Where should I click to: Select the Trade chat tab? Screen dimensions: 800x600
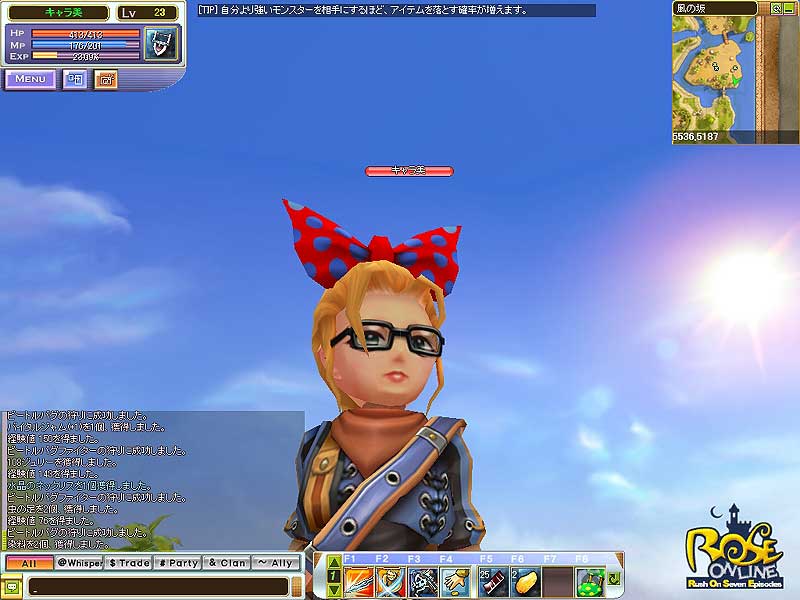coord(128,563)
